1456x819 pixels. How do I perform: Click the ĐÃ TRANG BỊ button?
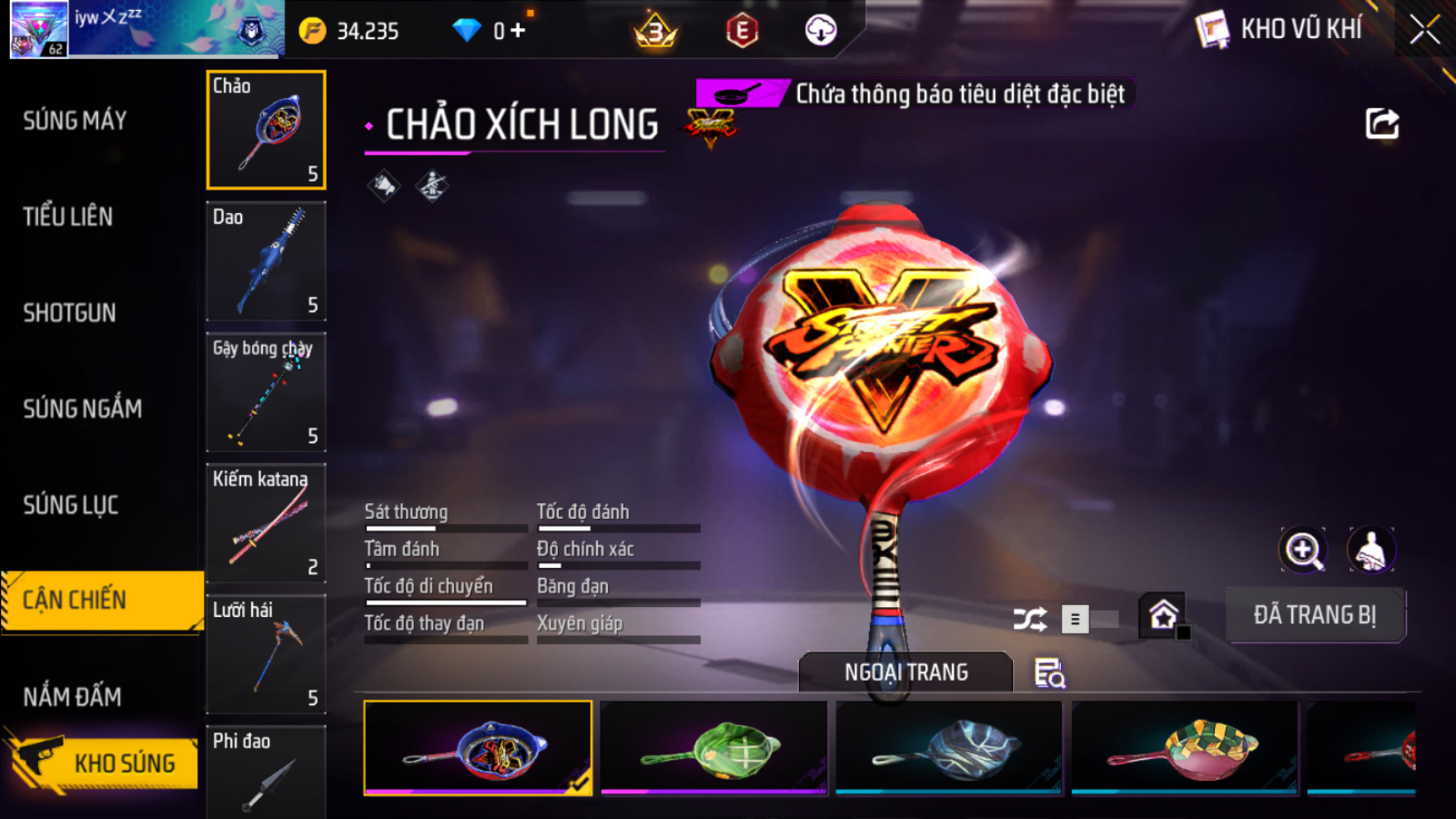click(x=1315, y=615)
